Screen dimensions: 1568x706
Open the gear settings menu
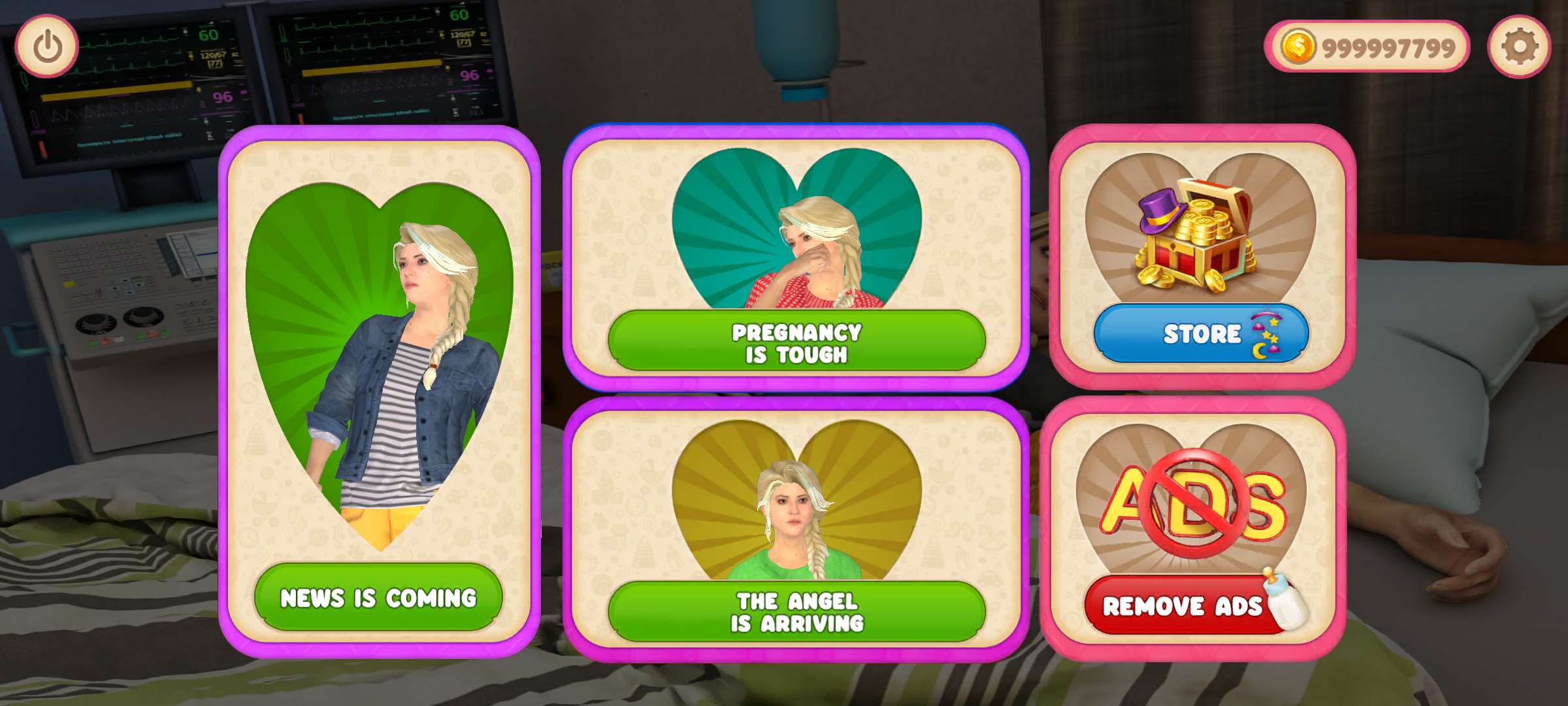point(1519,47)
